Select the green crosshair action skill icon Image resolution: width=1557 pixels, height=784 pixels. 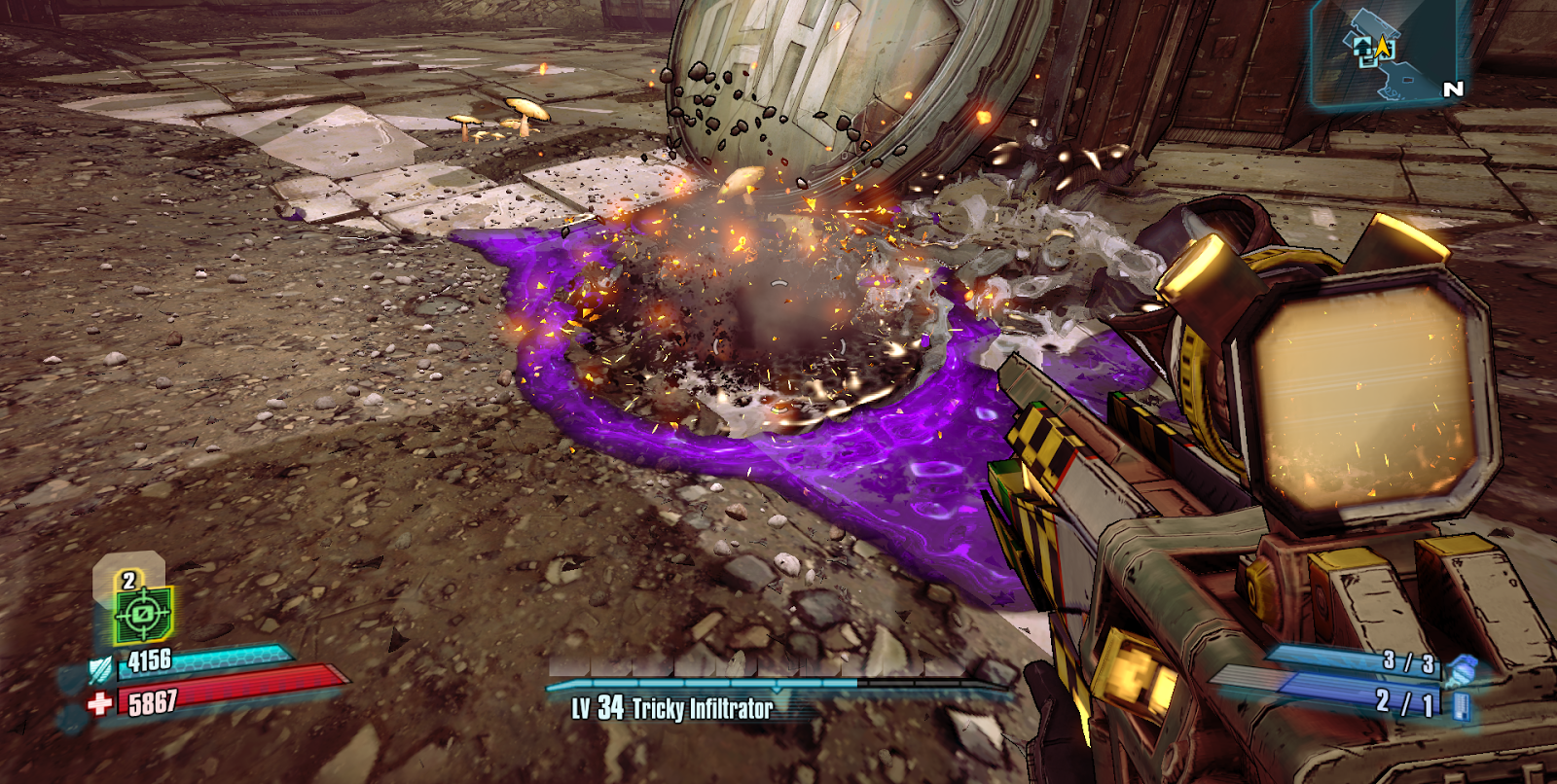(142, 614)
